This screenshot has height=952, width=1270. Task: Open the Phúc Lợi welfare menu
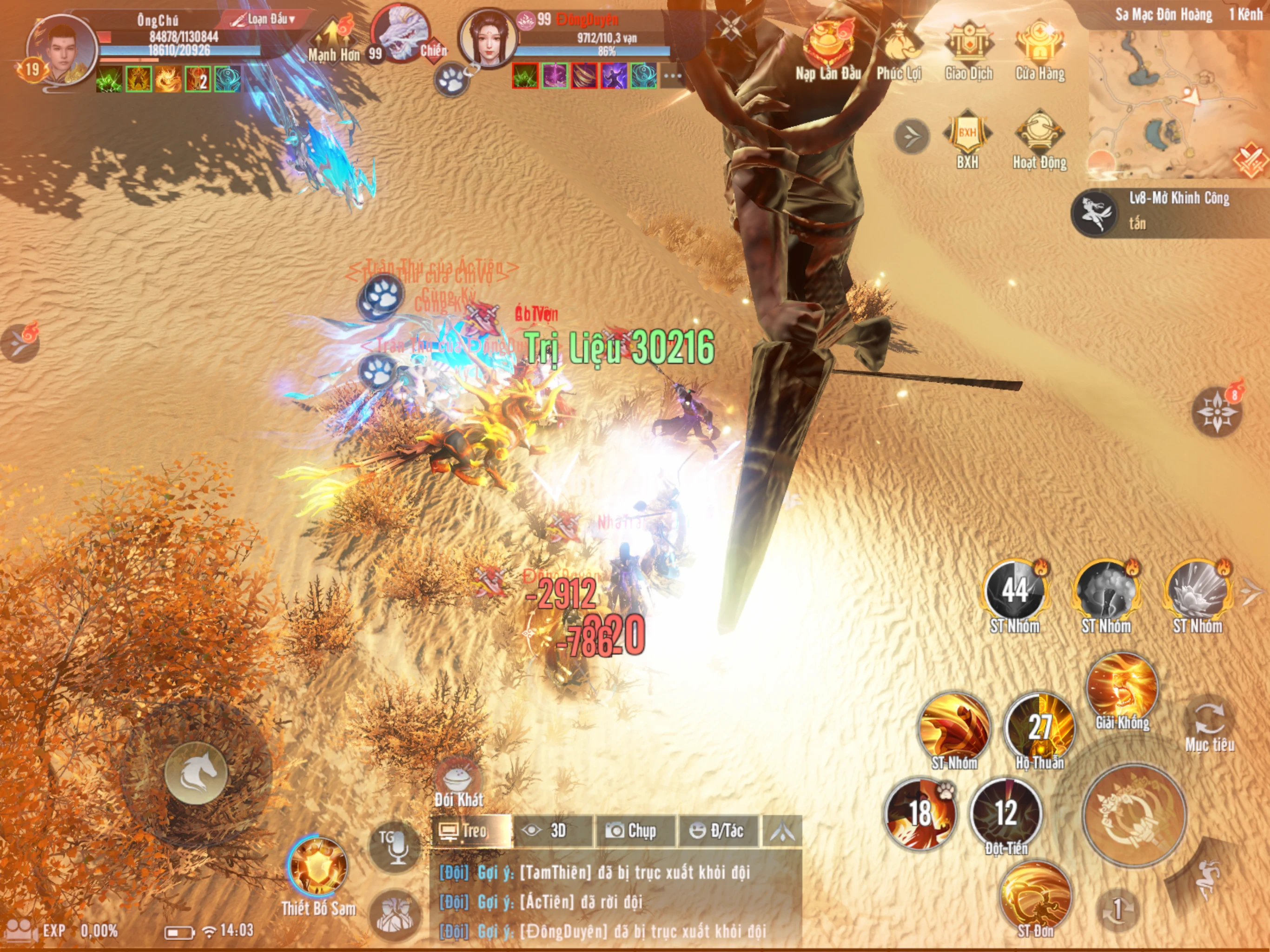pos(899,49)
